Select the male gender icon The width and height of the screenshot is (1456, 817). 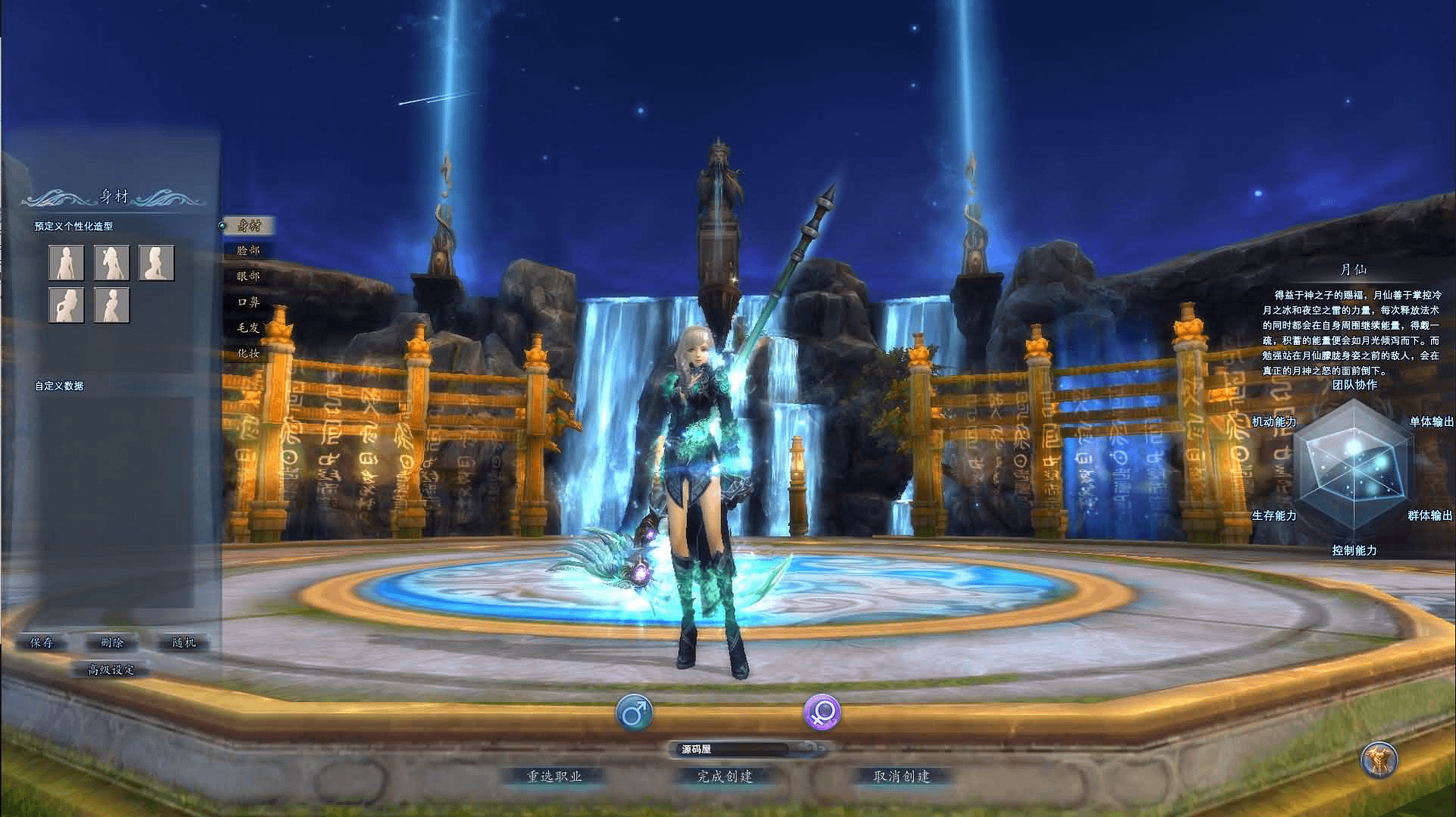coord(634,713)
